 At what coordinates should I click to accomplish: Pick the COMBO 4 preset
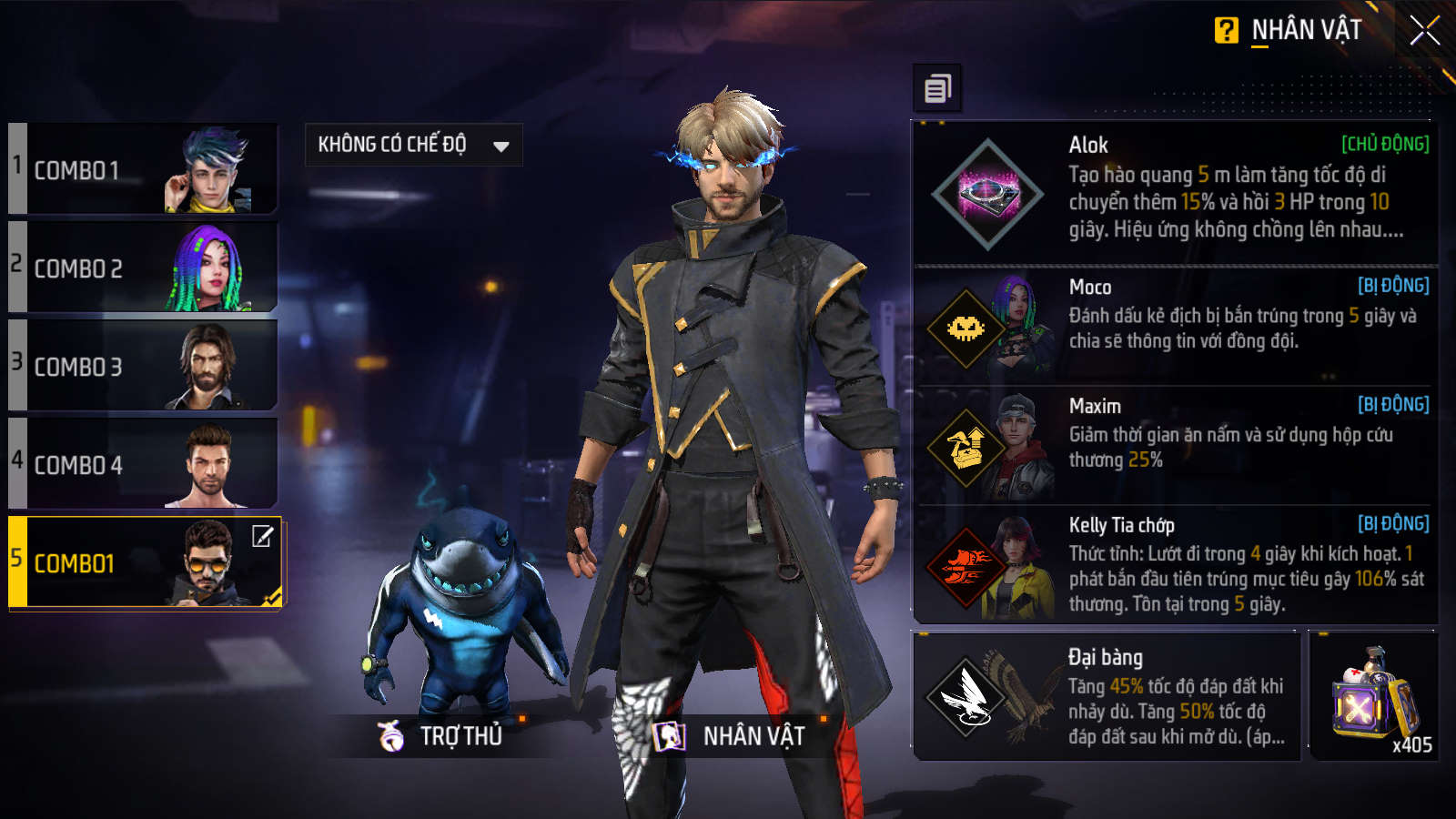pyautogui.click(x=144, y=464)
